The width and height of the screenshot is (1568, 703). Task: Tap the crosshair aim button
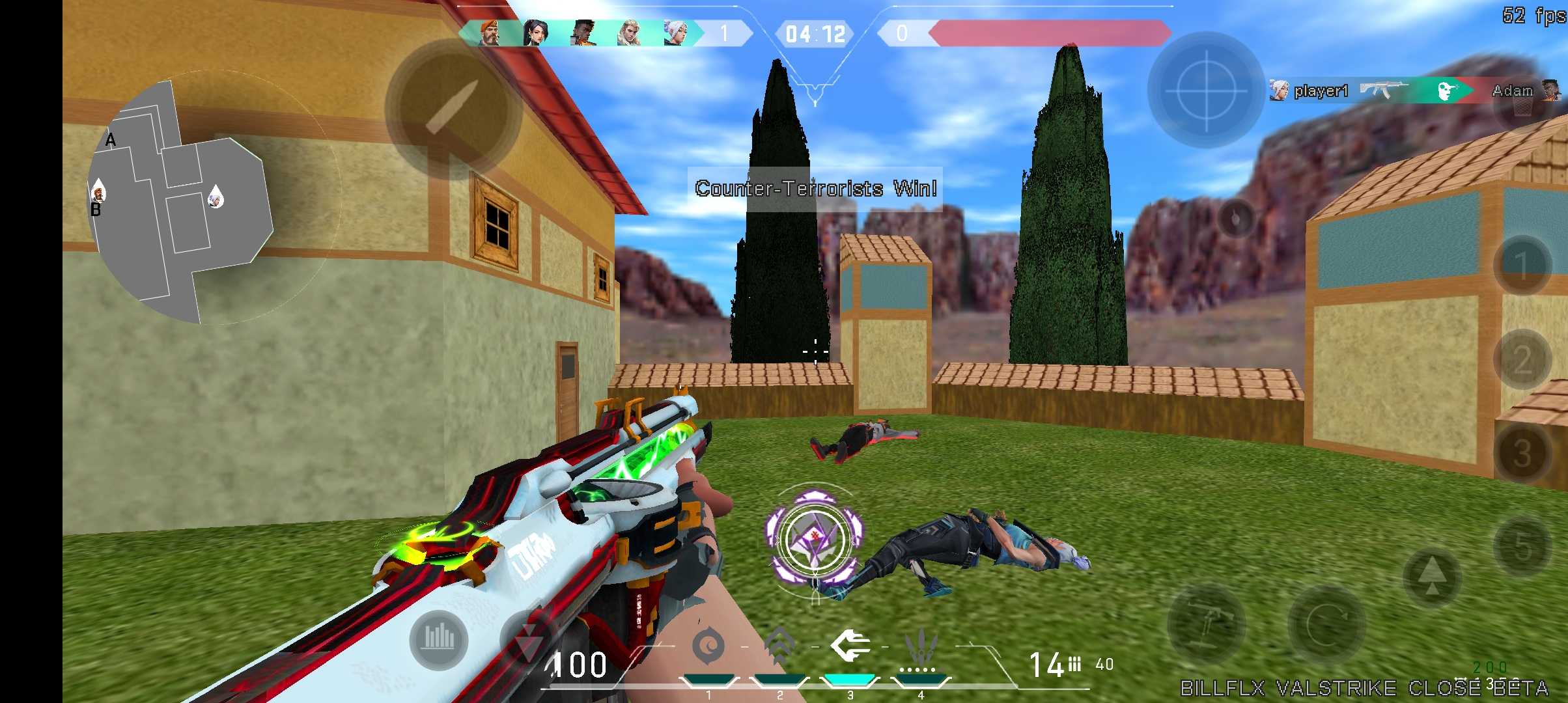coord(1205,90)
